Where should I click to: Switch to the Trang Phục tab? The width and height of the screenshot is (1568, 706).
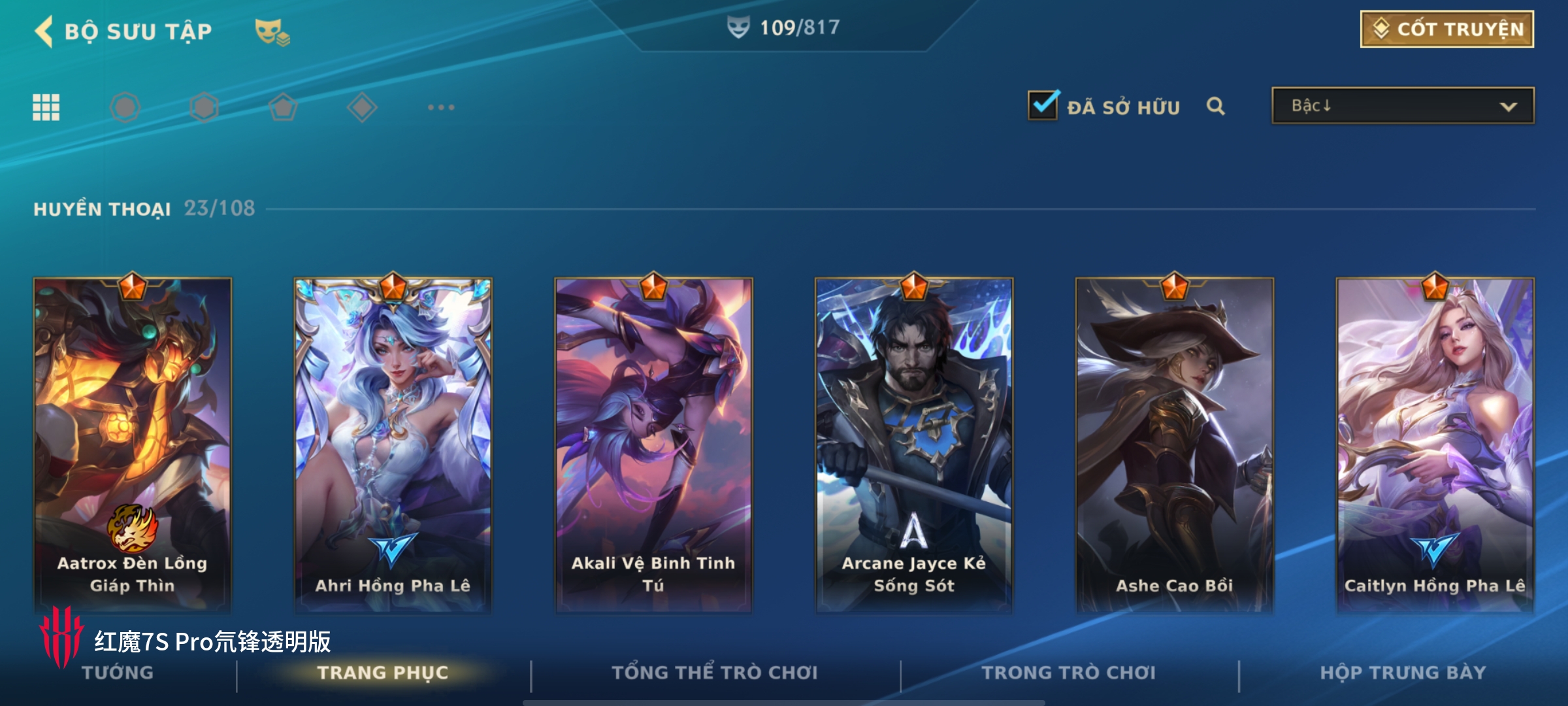click(x=383, y=673)
